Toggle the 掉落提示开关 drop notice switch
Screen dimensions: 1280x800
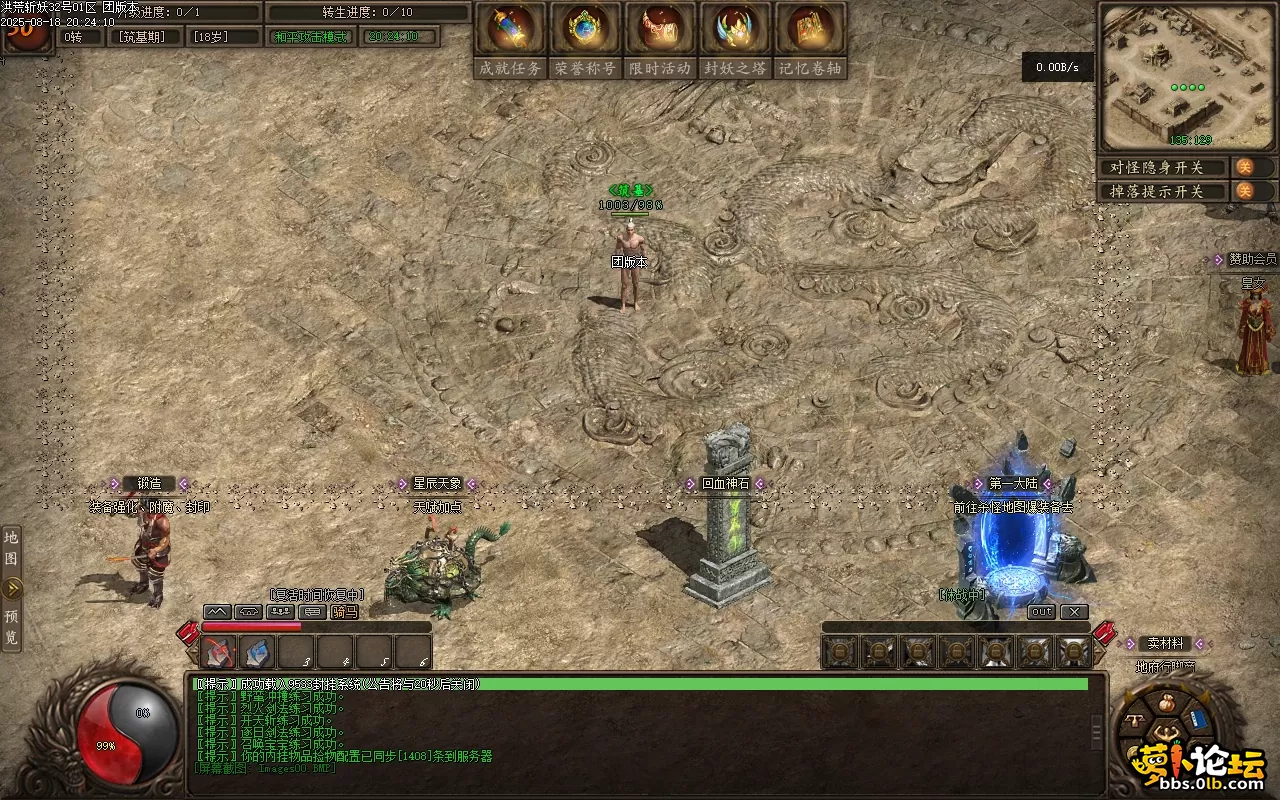tap(1246, 191)
